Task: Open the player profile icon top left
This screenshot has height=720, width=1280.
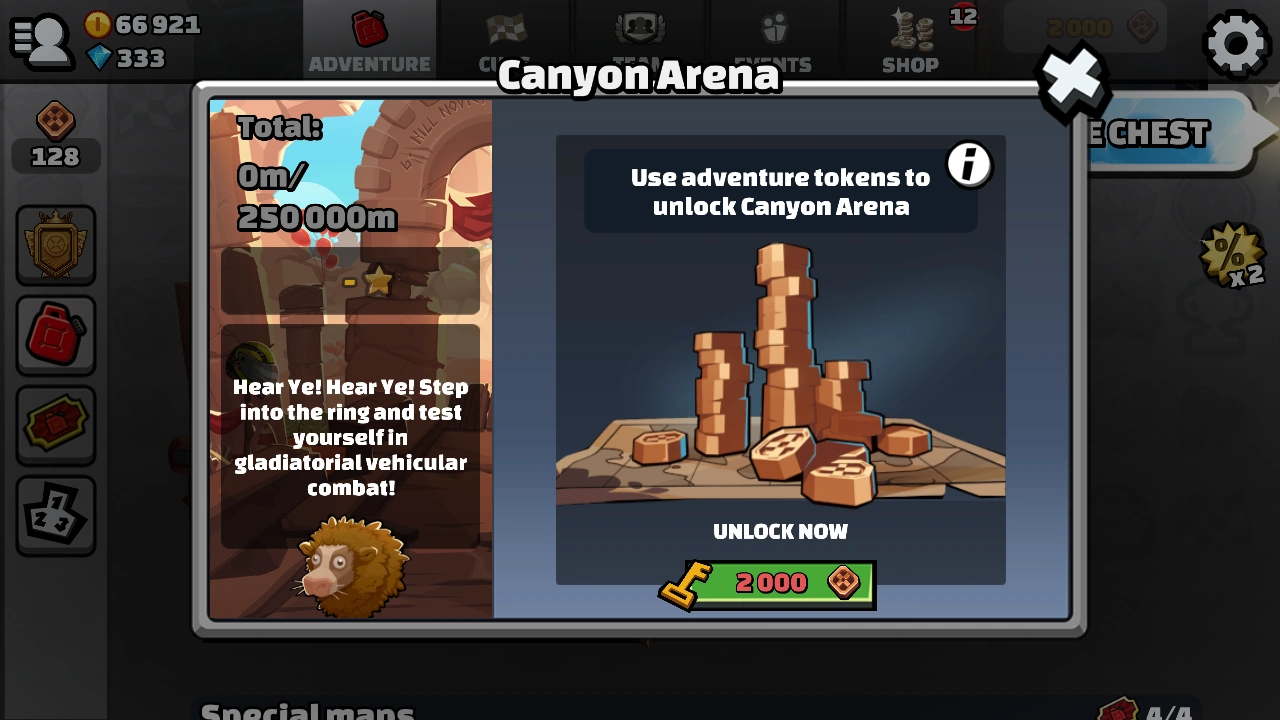Action: click(x=42, y=40)
